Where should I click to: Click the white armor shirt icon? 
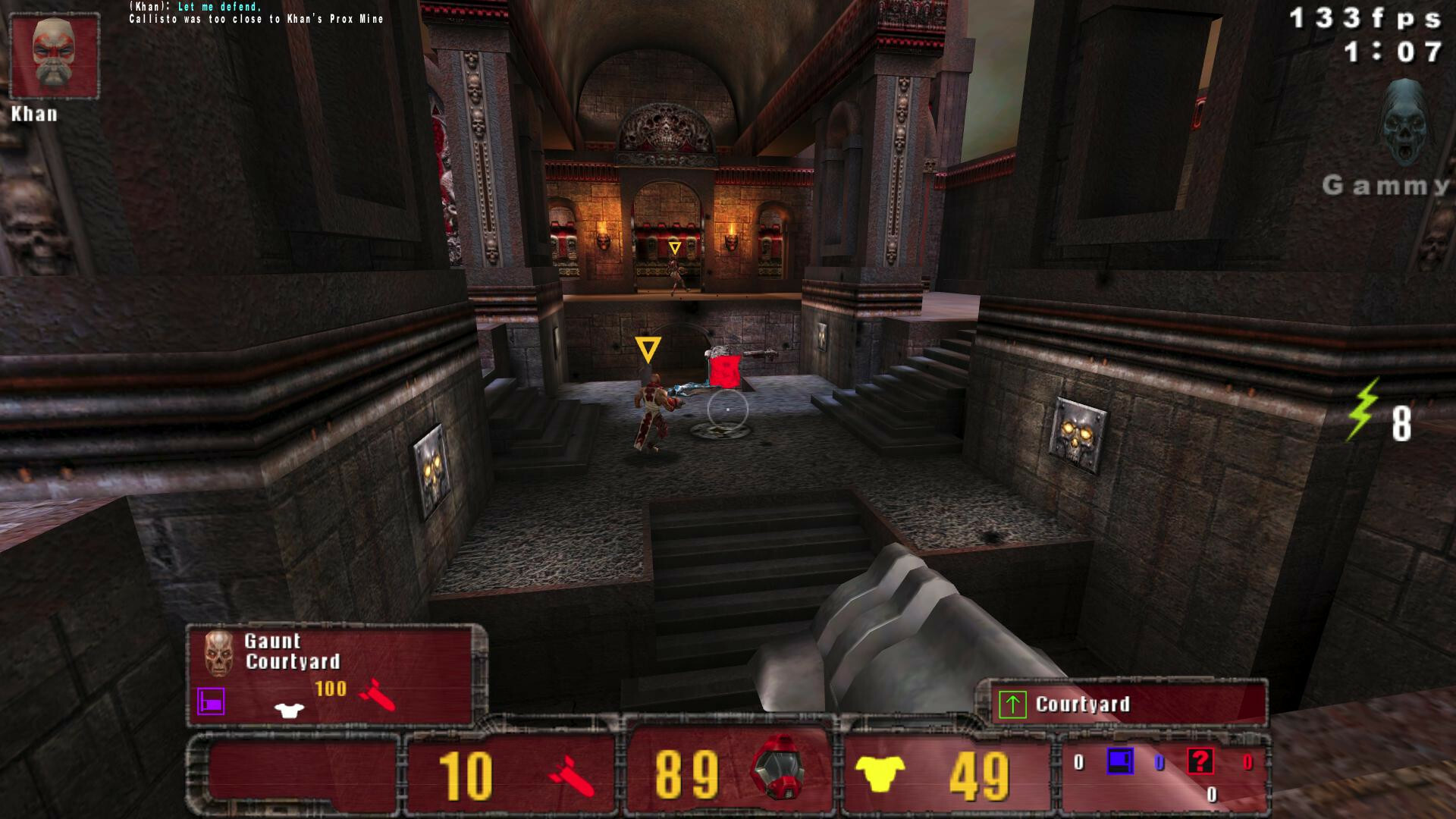[x=289, y=710]
